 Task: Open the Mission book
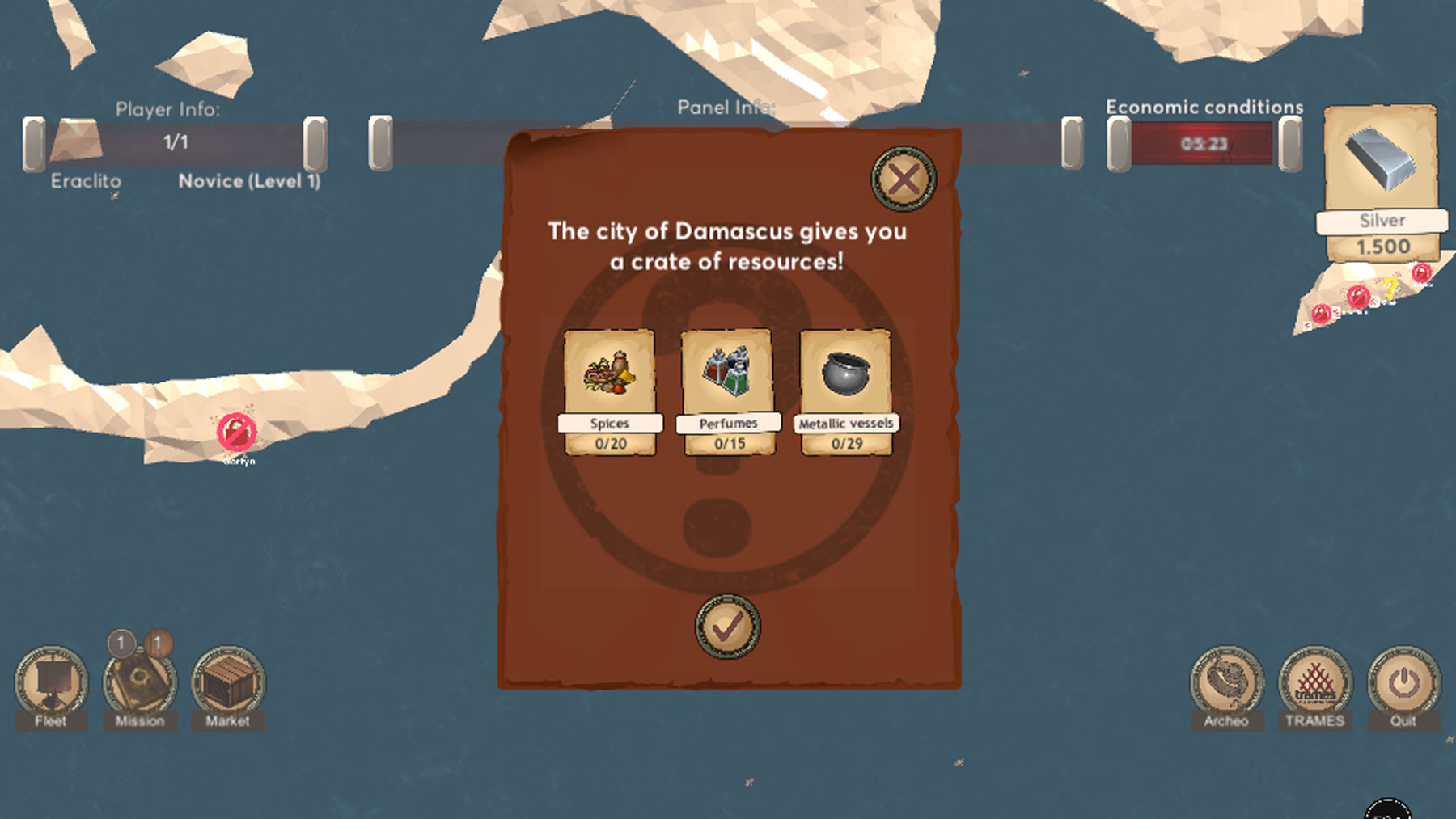140,682
